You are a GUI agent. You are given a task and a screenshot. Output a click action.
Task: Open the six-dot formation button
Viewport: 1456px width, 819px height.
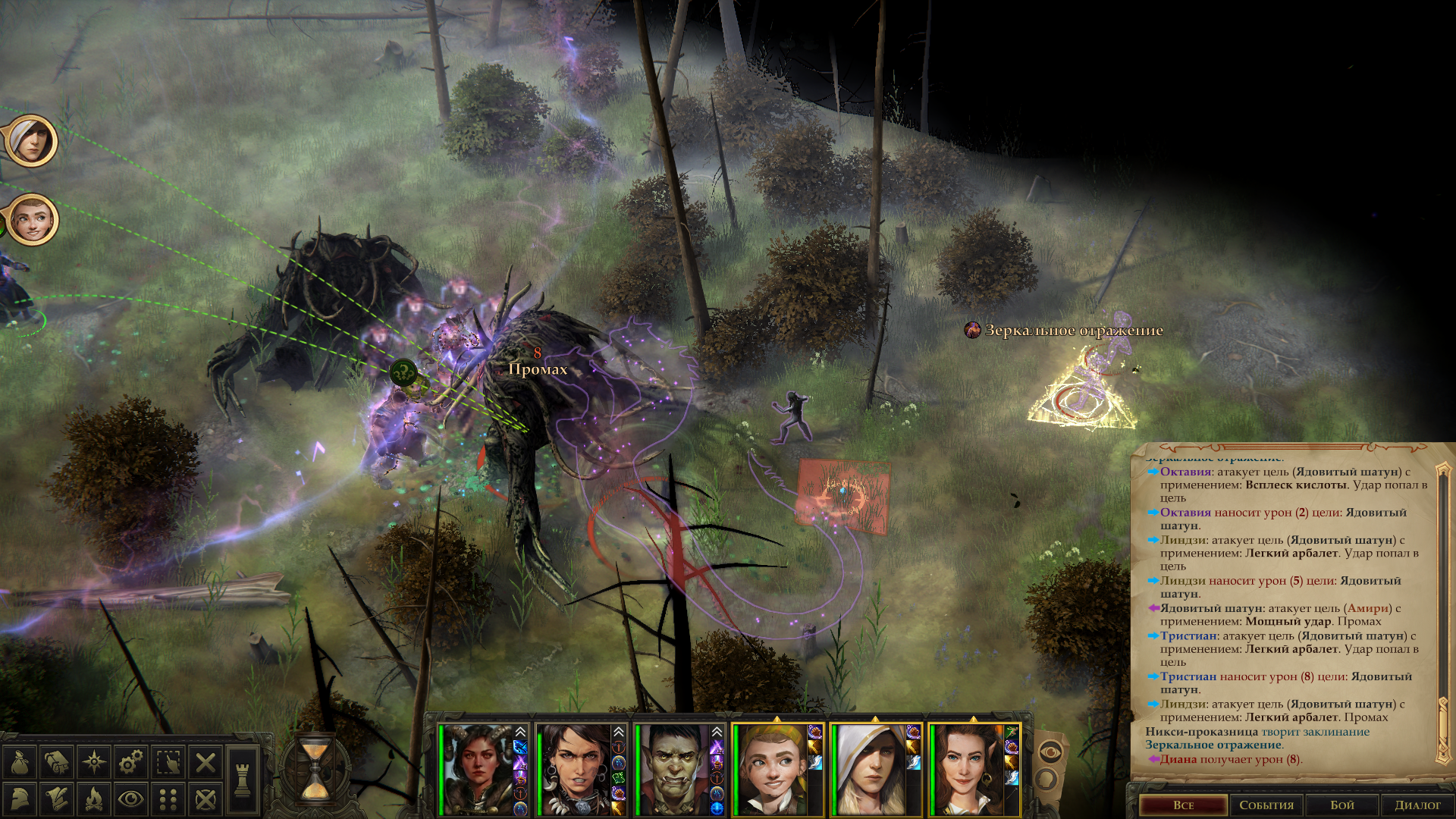coord(168,799)
